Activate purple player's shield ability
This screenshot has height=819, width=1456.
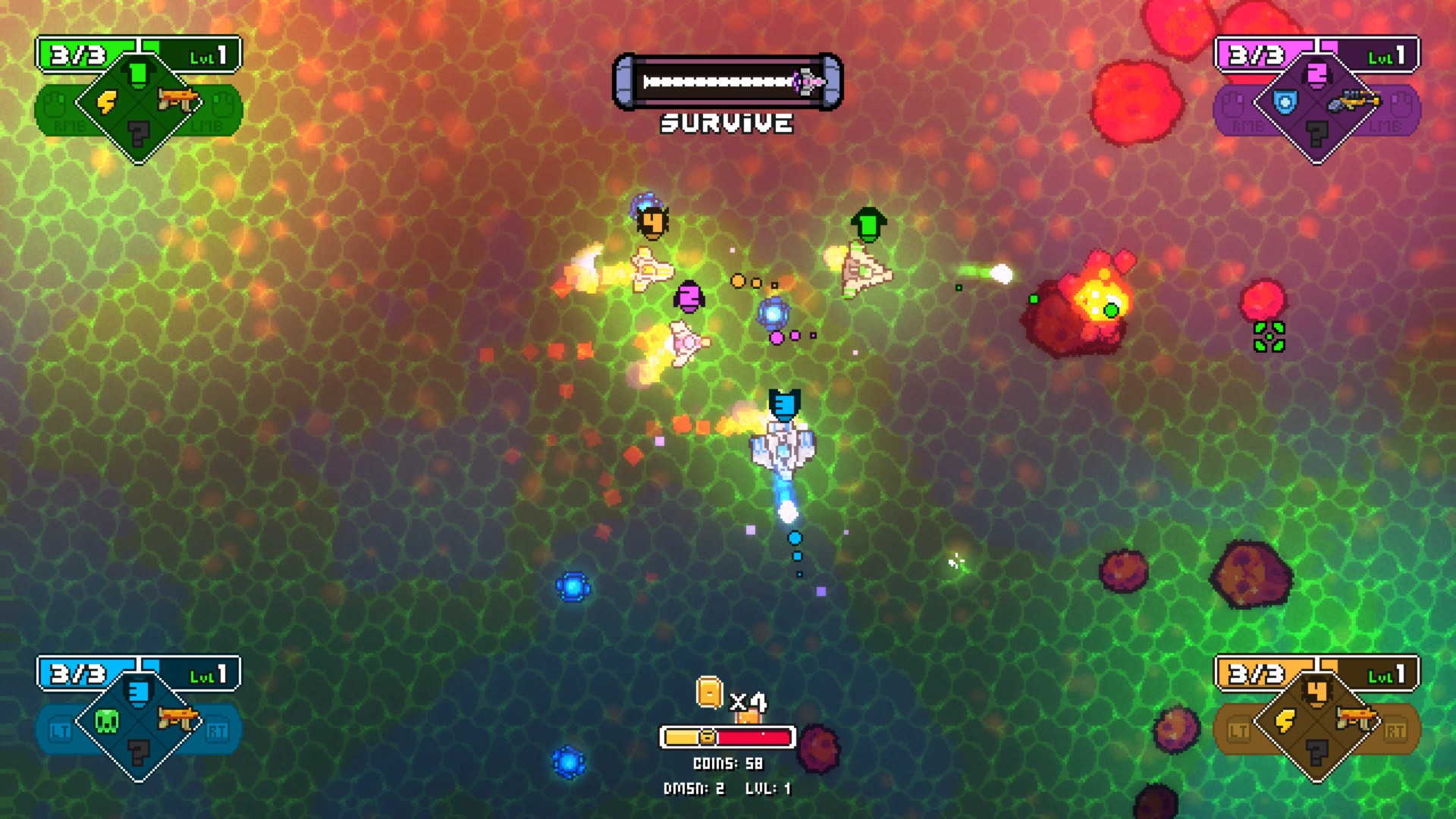tap(1285, 102)
